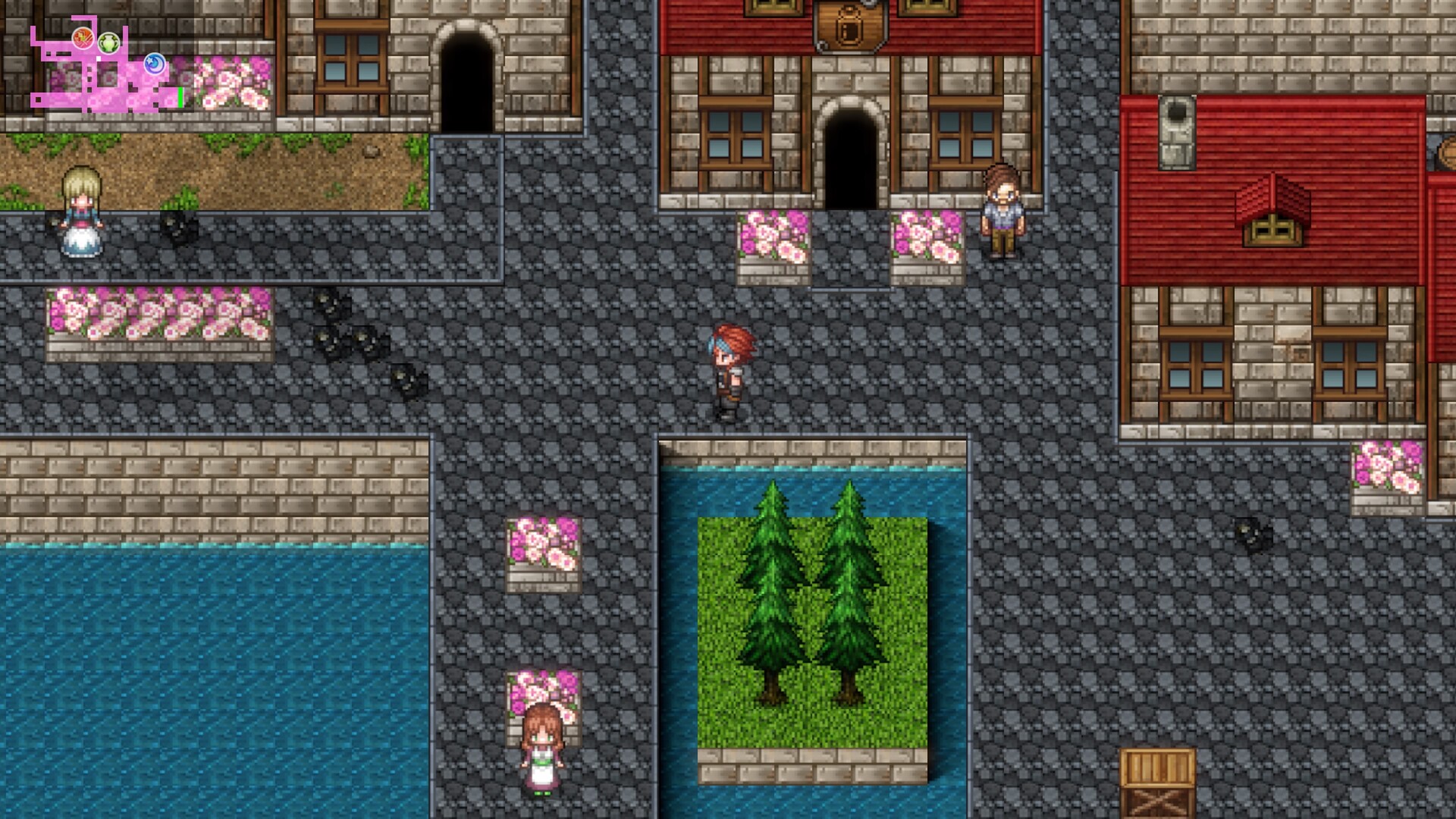Screen dimensions: 1456x819
Task: Click the white player marker inside the minimap
Action: [99, 58]
